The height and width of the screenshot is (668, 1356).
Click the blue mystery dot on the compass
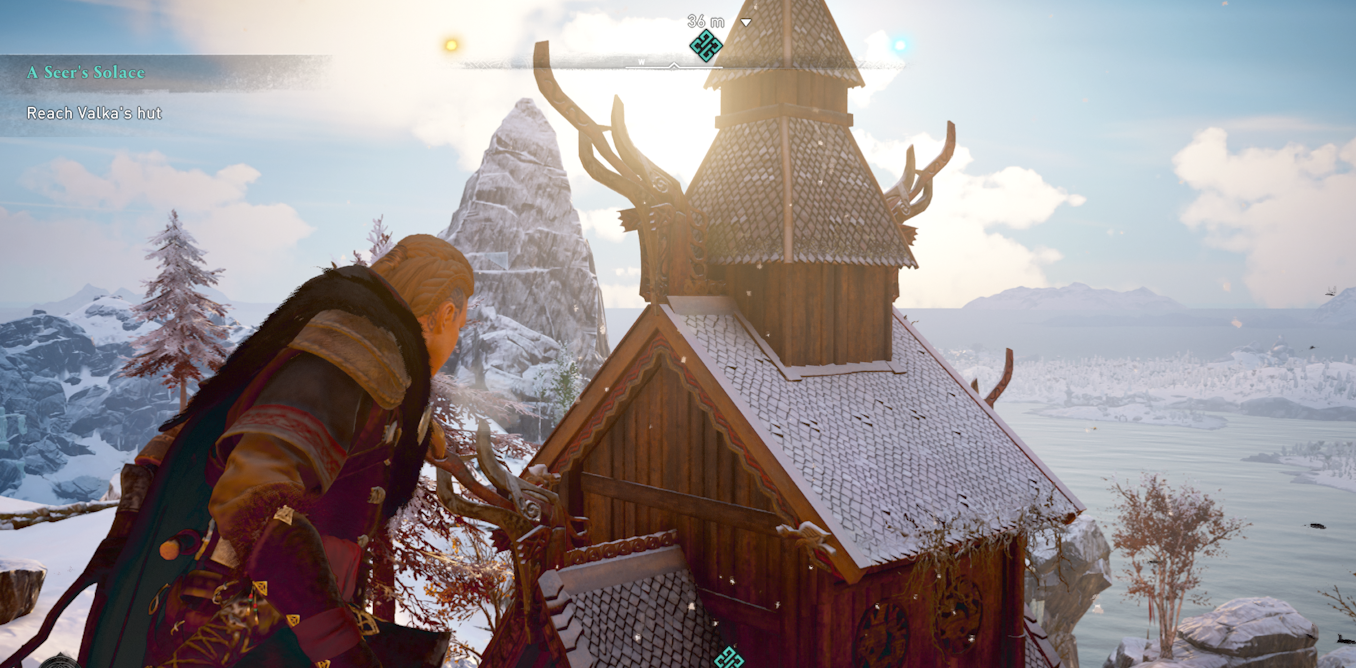click(900, 45)
